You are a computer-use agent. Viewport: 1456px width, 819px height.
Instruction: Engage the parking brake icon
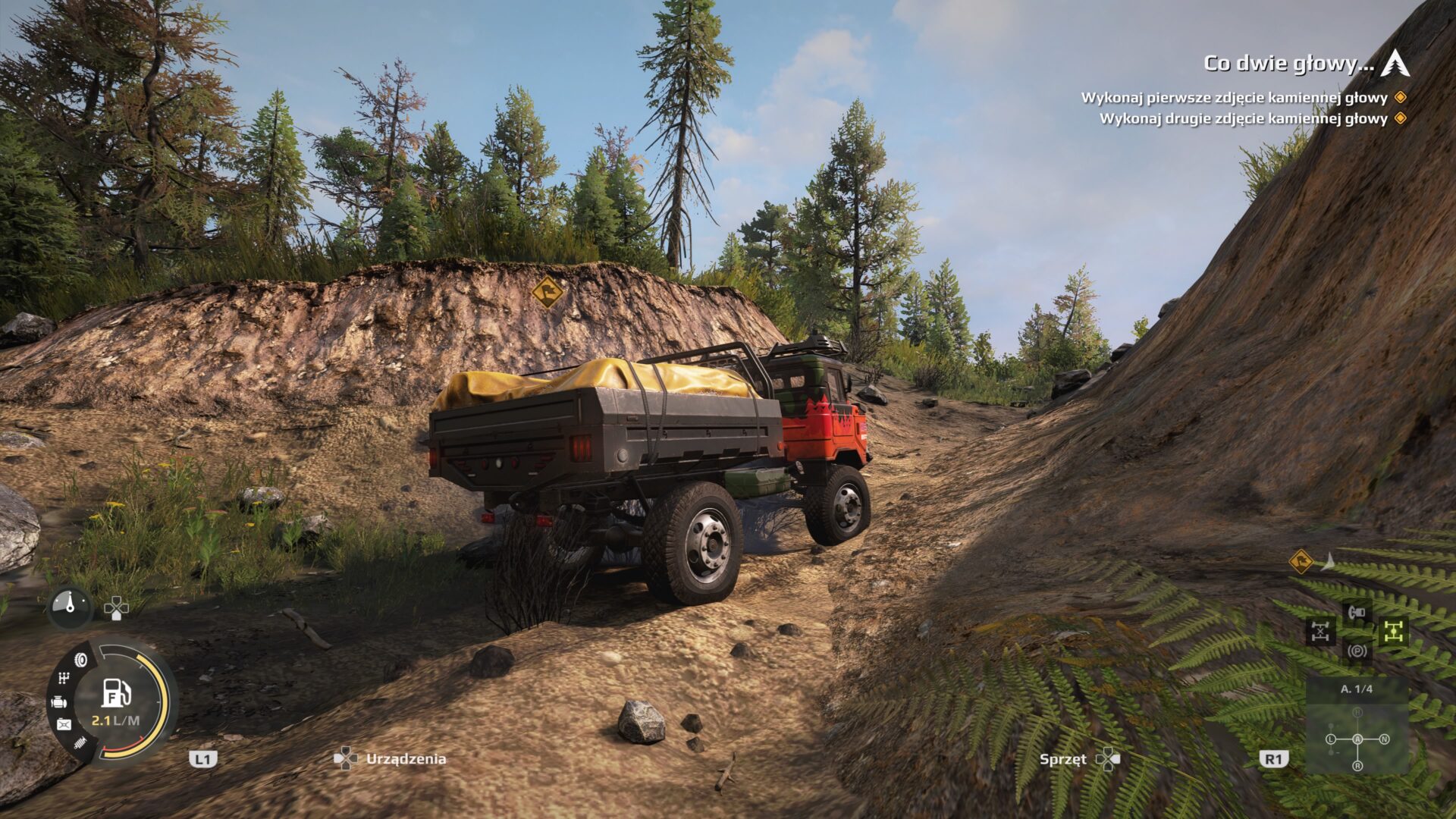[1357, 651]
